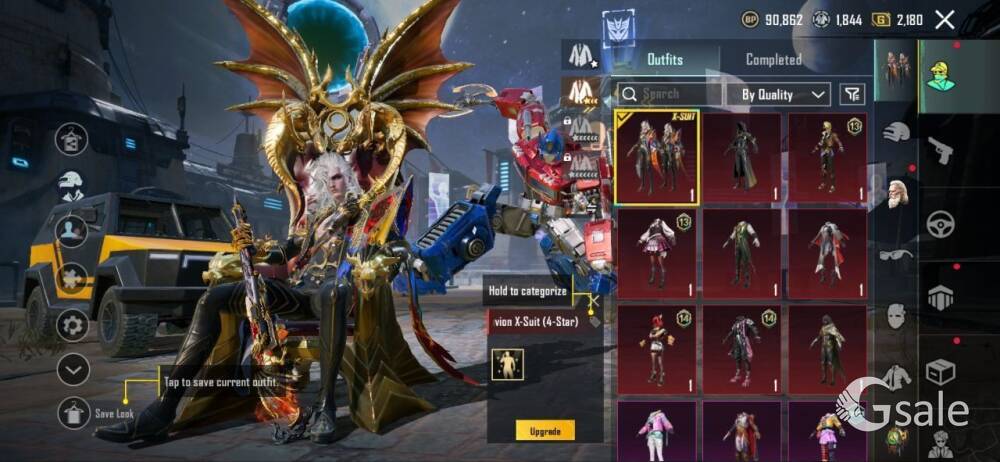Tap the Save Look hanger button

pyautogui.click(x=73, y=412)
